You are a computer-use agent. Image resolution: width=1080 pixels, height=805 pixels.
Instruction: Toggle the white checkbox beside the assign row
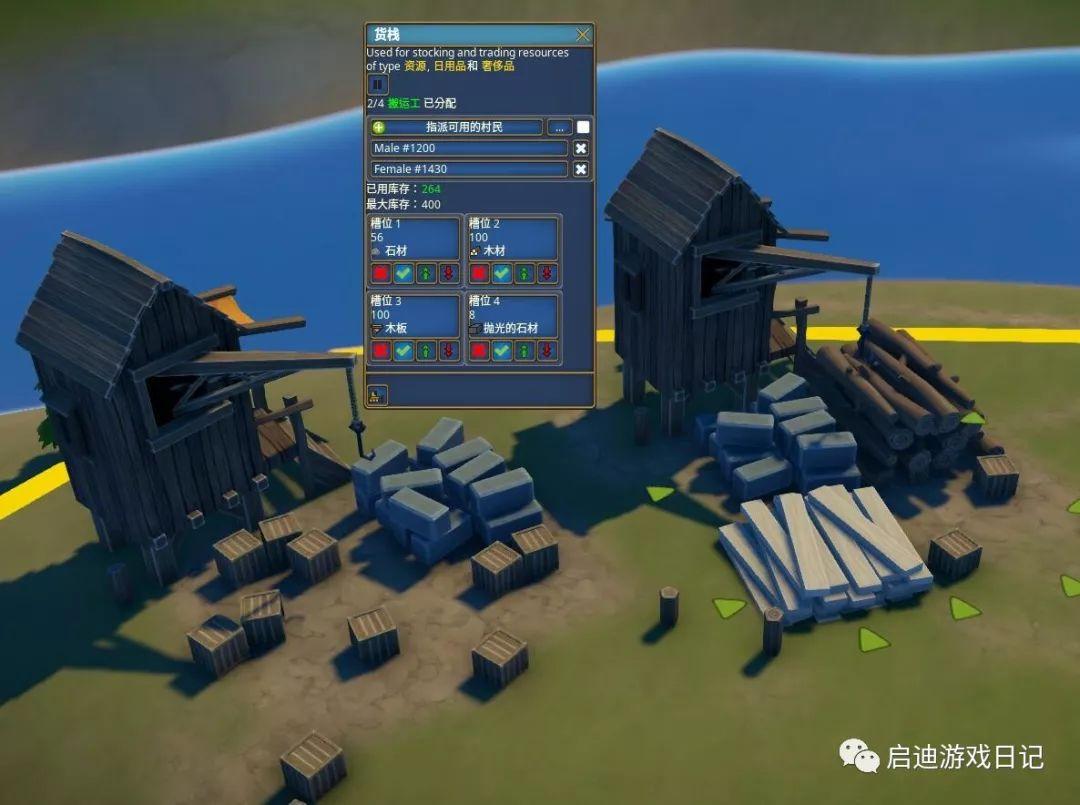(583, 127)
